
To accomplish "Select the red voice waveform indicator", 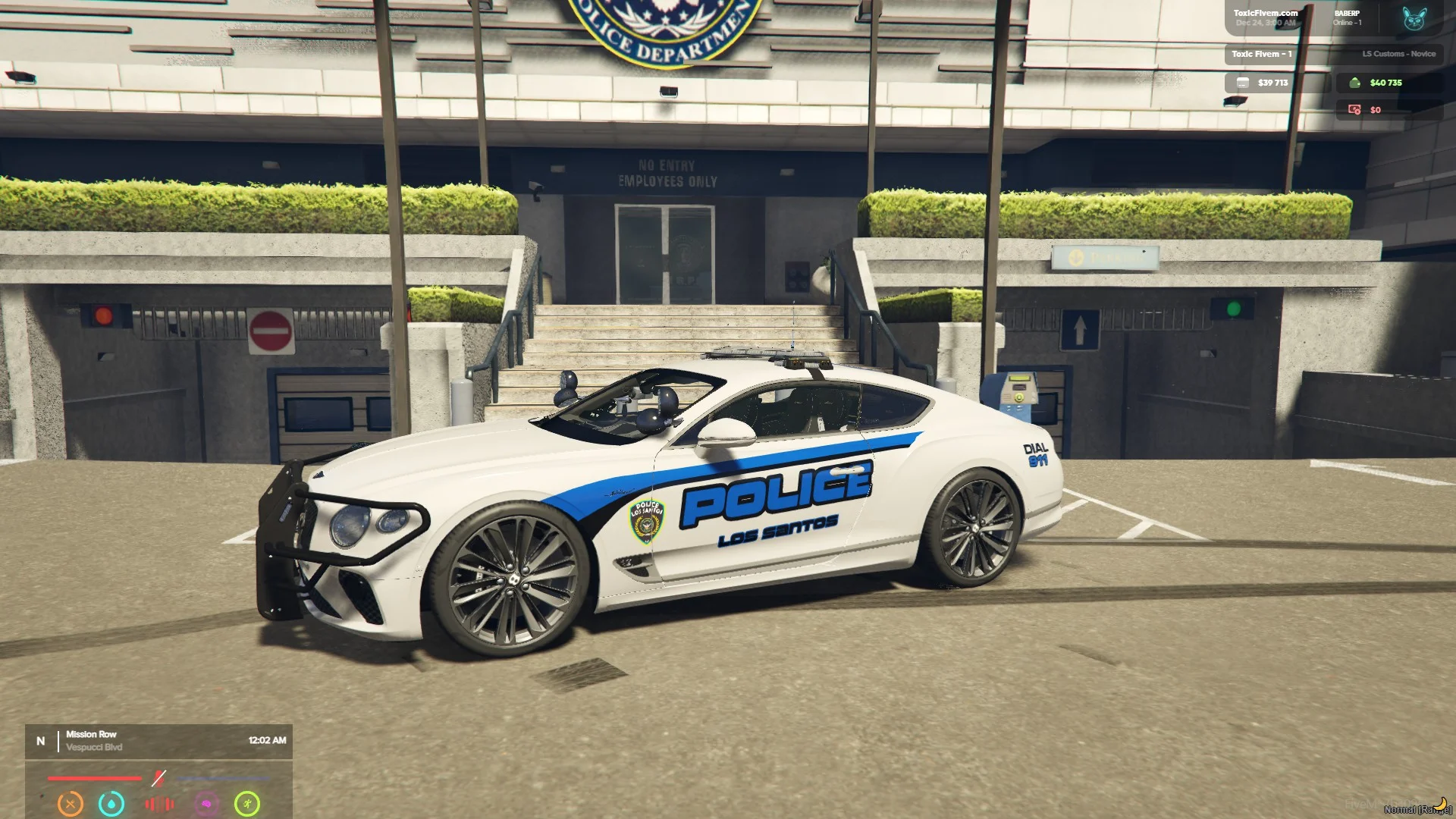I will [x=159, y=803].
